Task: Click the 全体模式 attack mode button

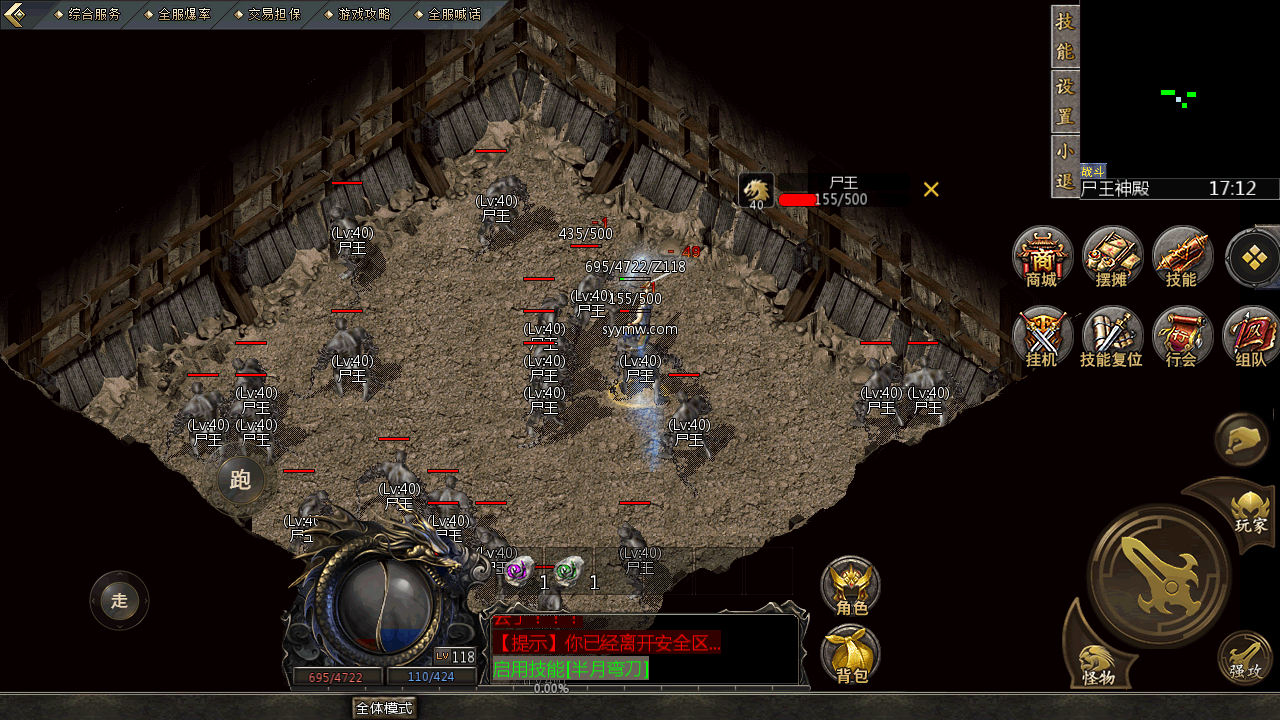Action: [385, 708]
